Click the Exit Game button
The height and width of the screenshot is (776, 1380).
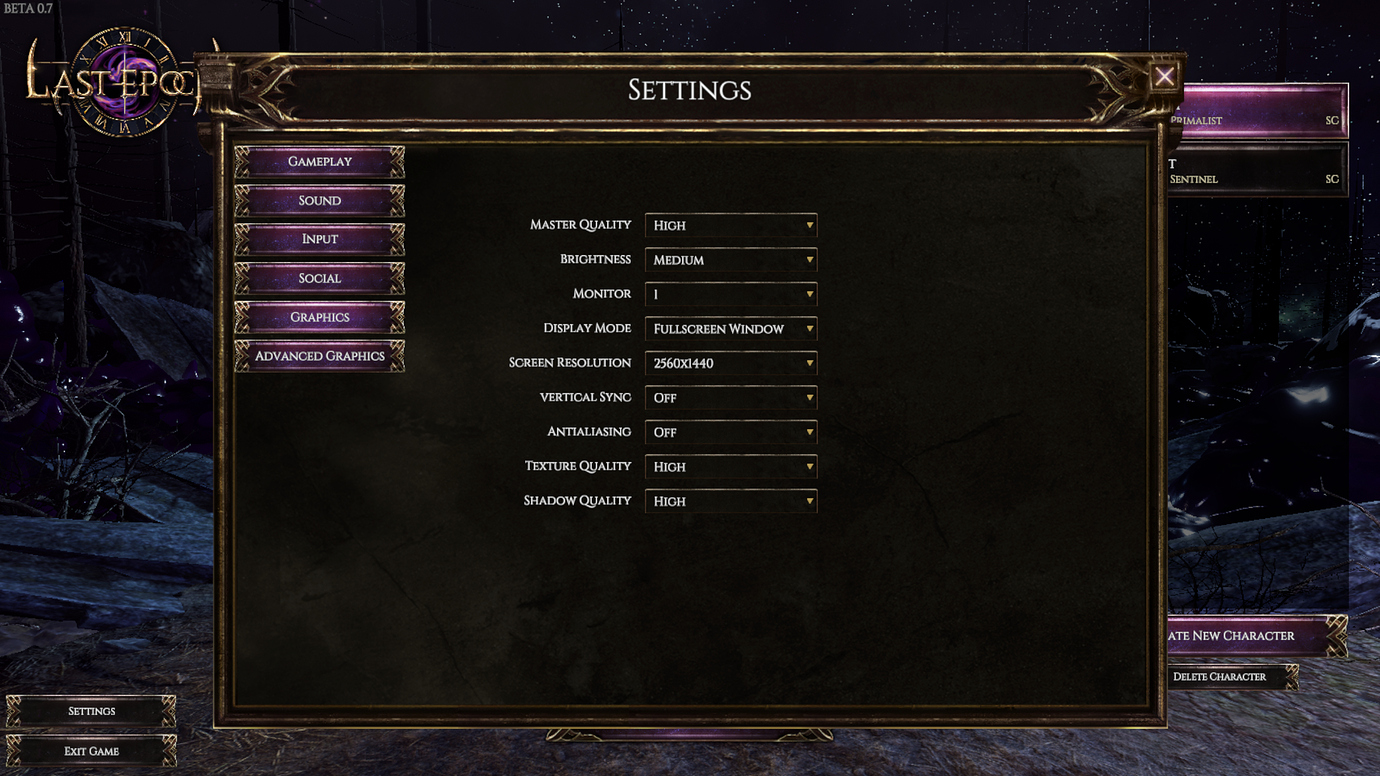click(x=91, y=751)
